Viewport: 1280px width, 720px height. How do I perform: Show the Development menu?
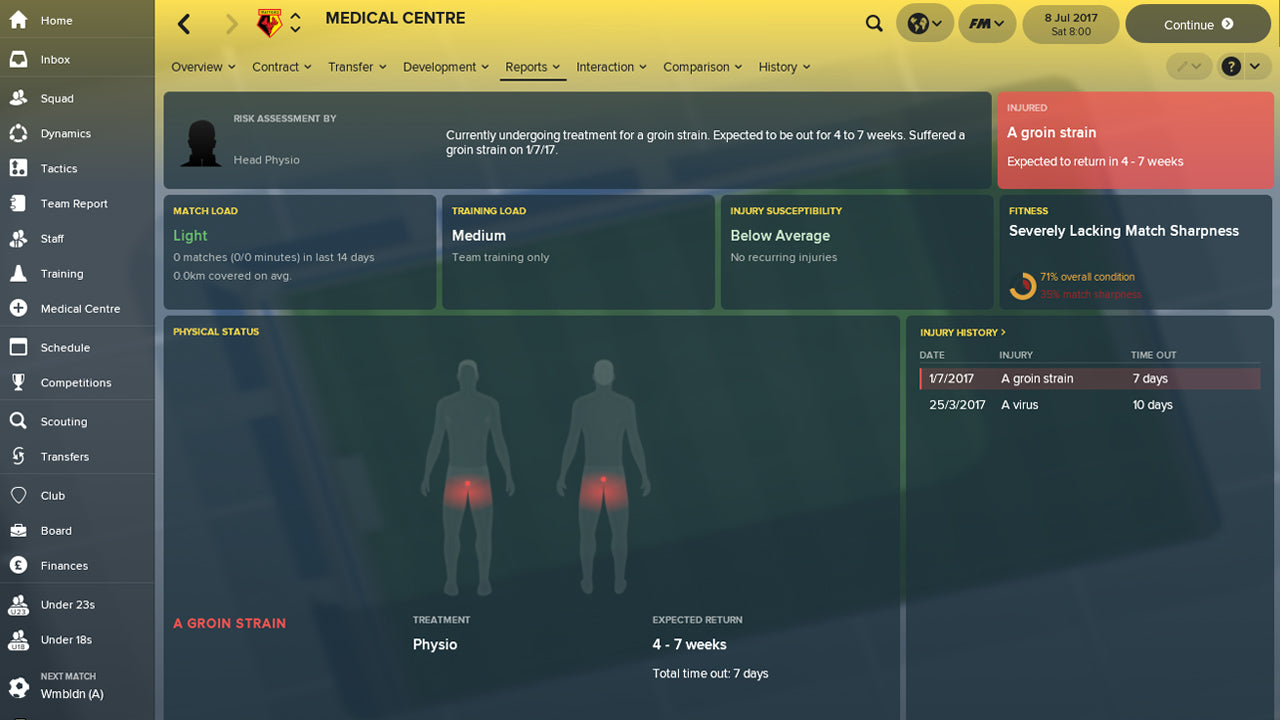[446, 67]
